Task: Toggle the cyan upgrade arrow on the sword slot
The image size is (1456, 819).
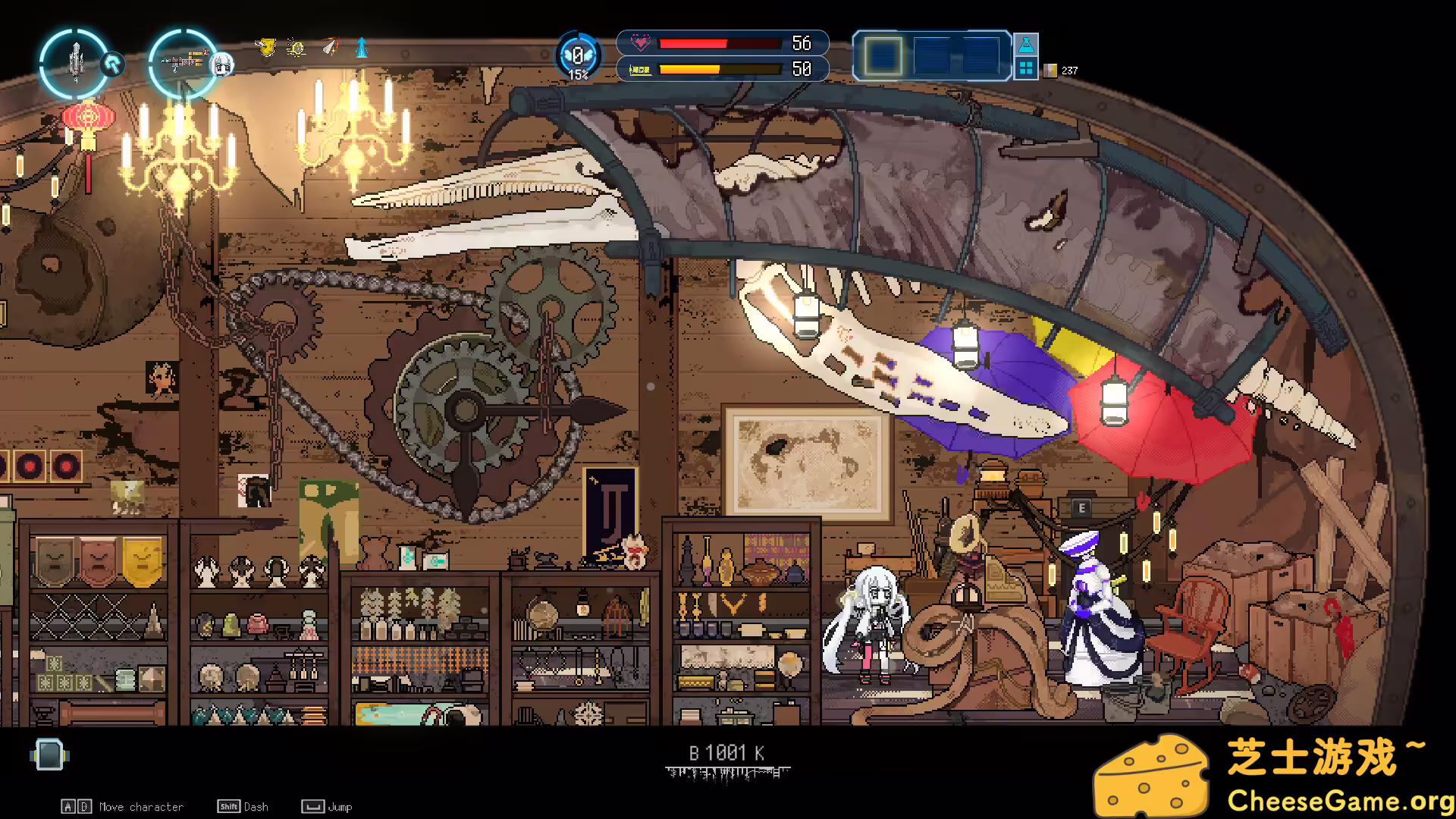Action: coord(113,65)
